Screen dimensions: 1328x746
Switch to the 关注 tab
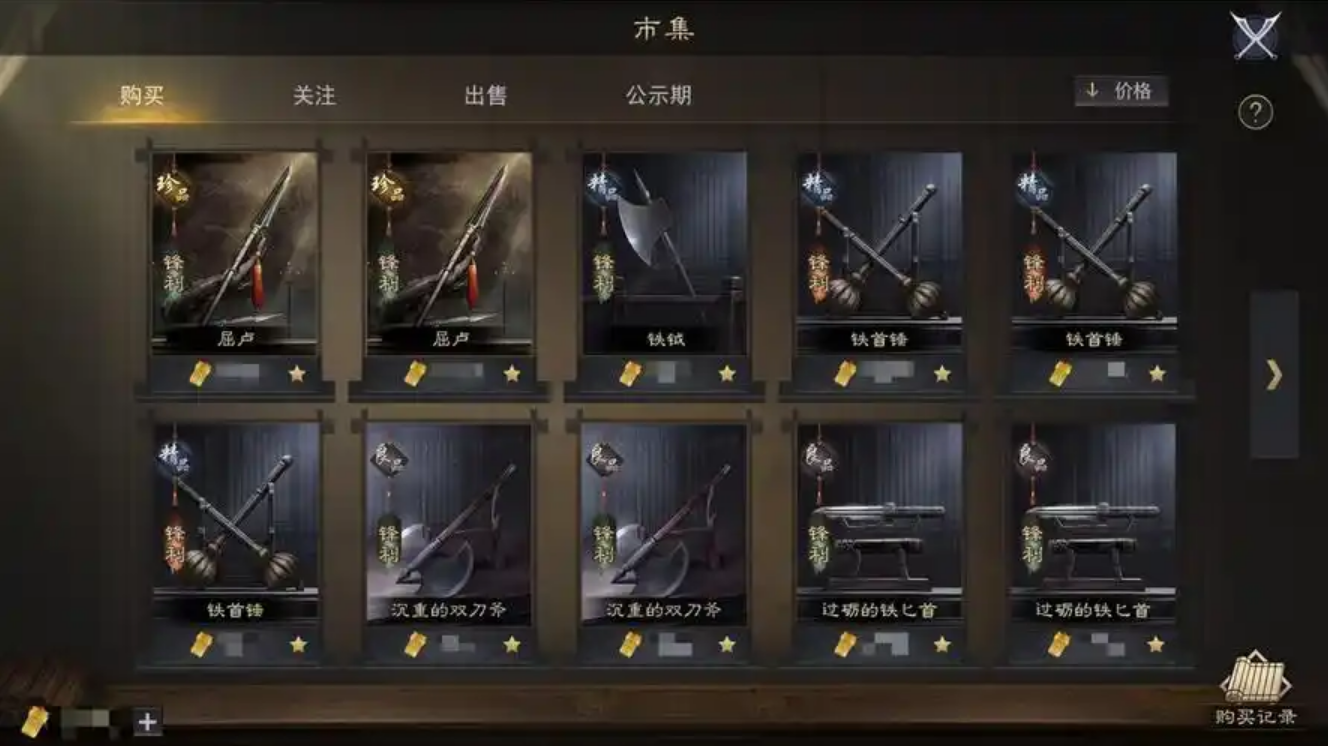click(313, 96)
